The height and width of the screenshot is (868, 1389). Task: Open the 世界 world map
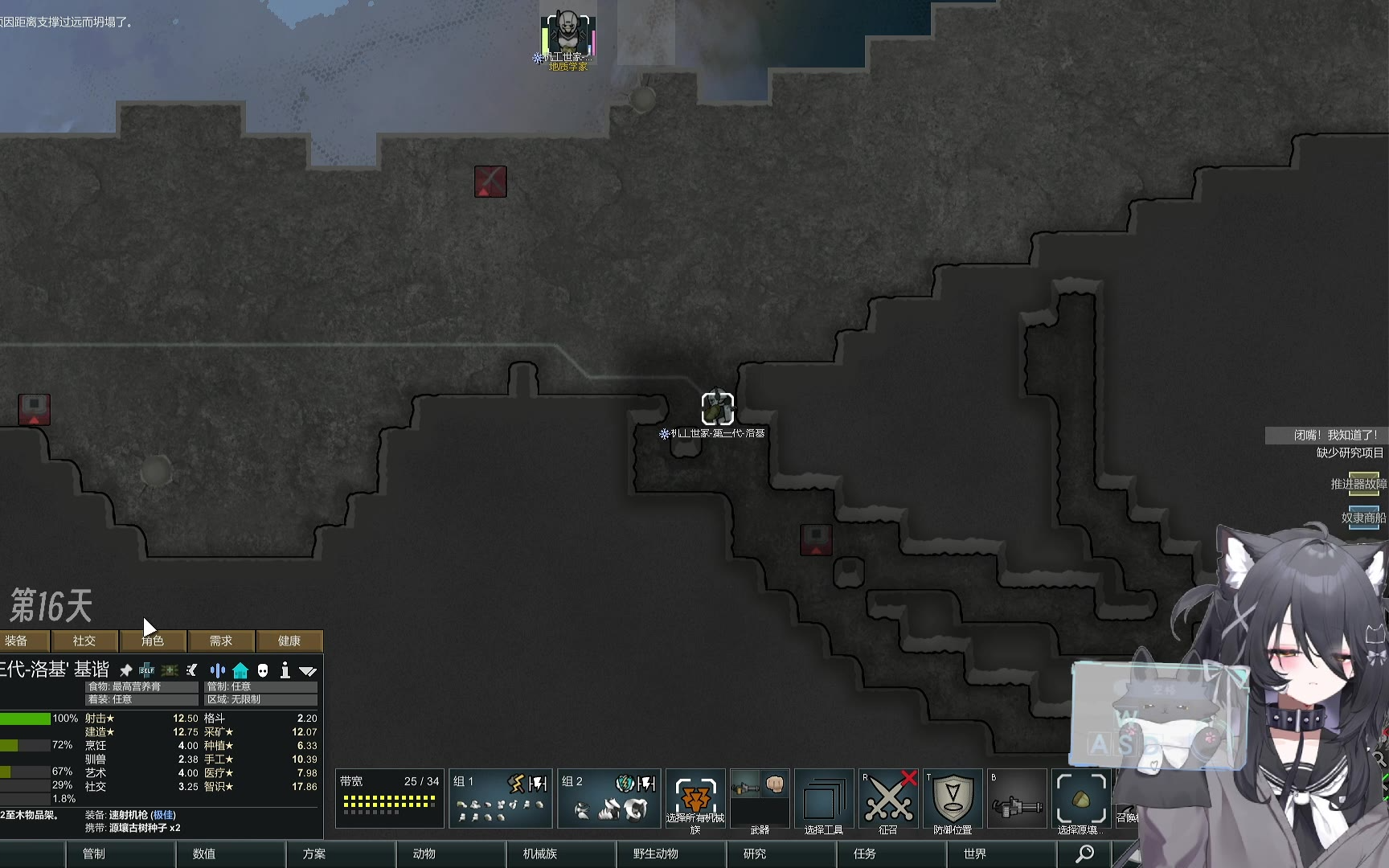pyautogui.click(x=974, y=854)
